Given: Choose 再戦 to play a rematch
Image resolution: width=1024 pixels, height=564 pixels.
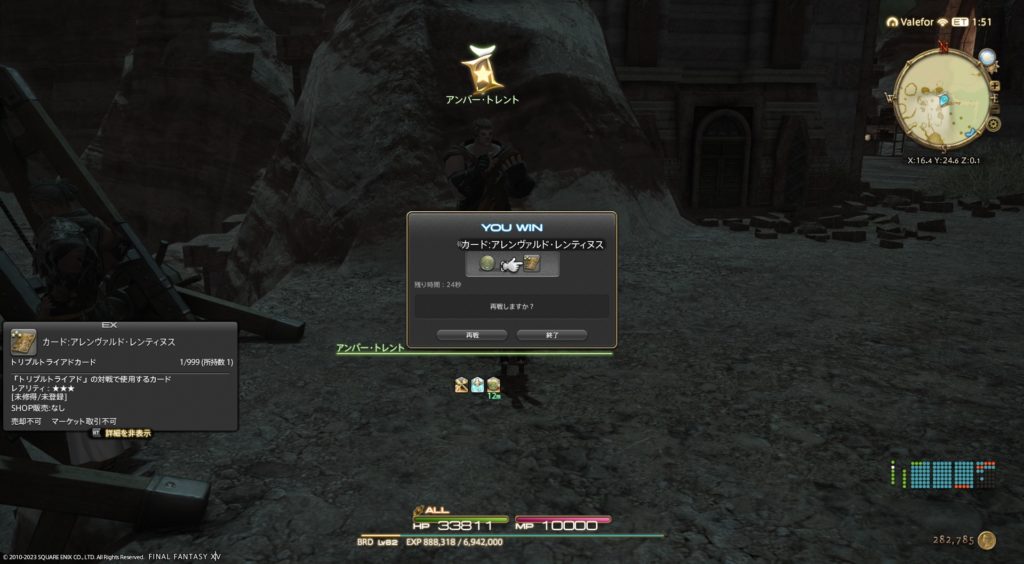Looking at the screenshot, I should pyautogui.click(x=472, y=335).
